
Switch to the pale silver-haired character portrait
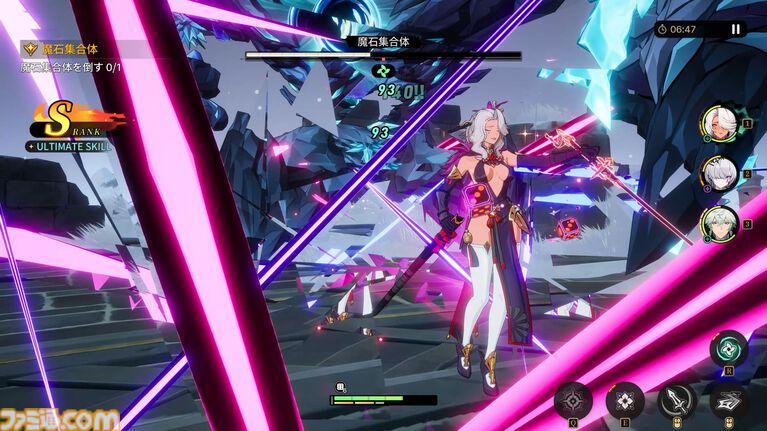(719, 173)
